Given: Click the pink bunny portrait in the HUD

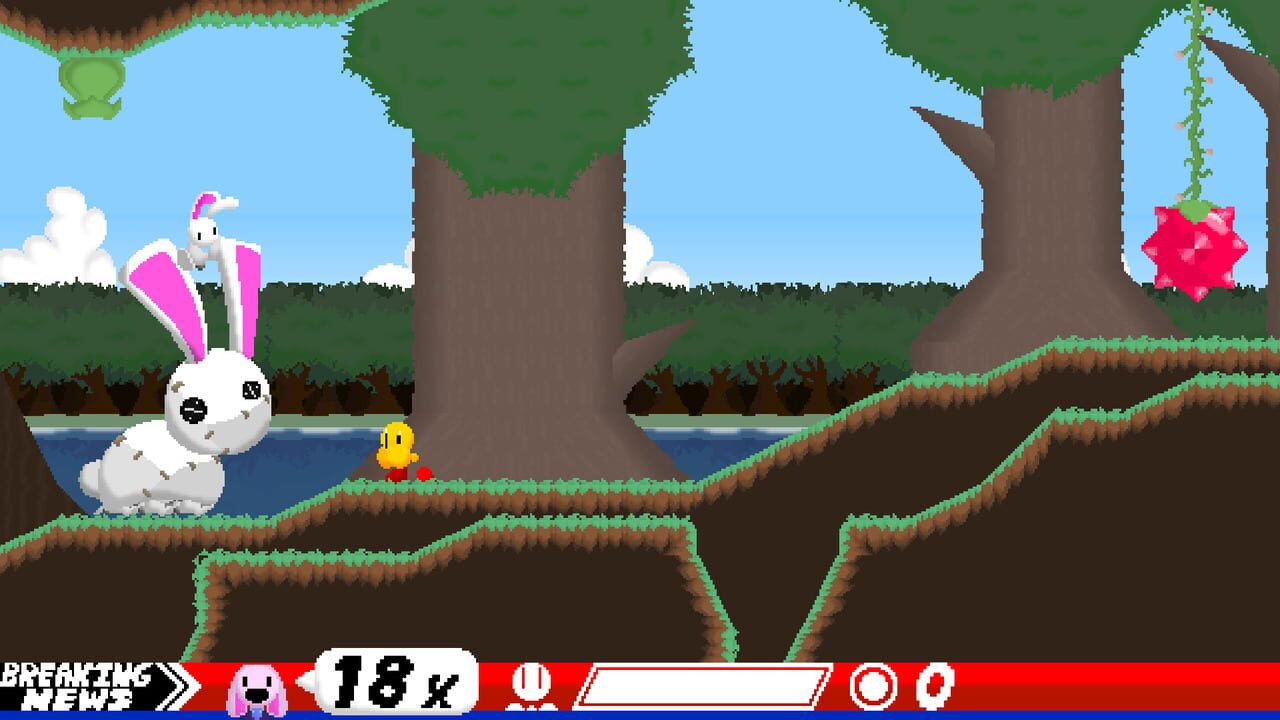Looking at the screenshot, I should point(254,687).
